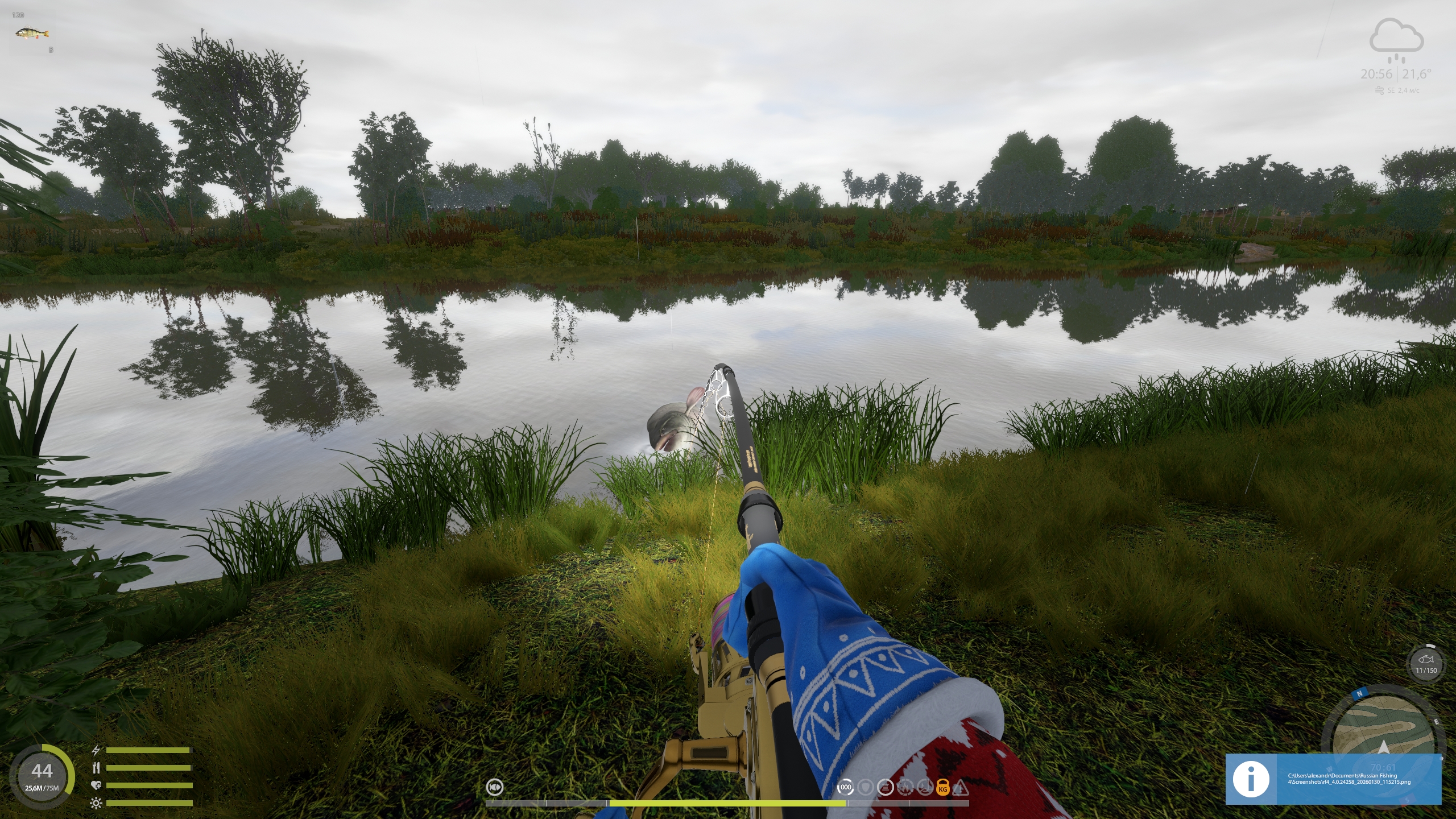Screen dimensions: 1456x819
Task: Click the perch bait icon
Action: coord(24,34)
